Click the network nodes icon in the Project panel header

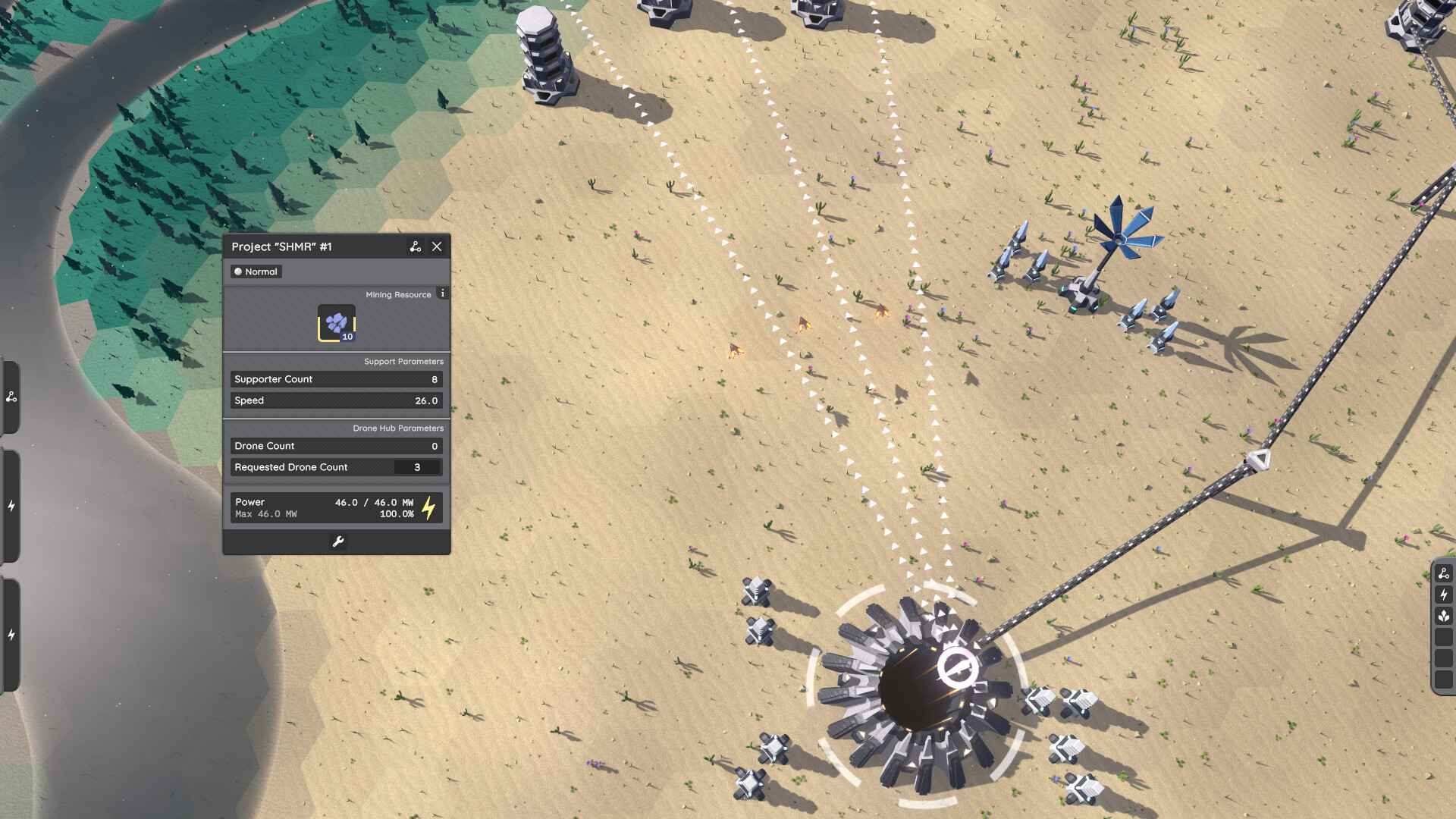tap(415, 246)
